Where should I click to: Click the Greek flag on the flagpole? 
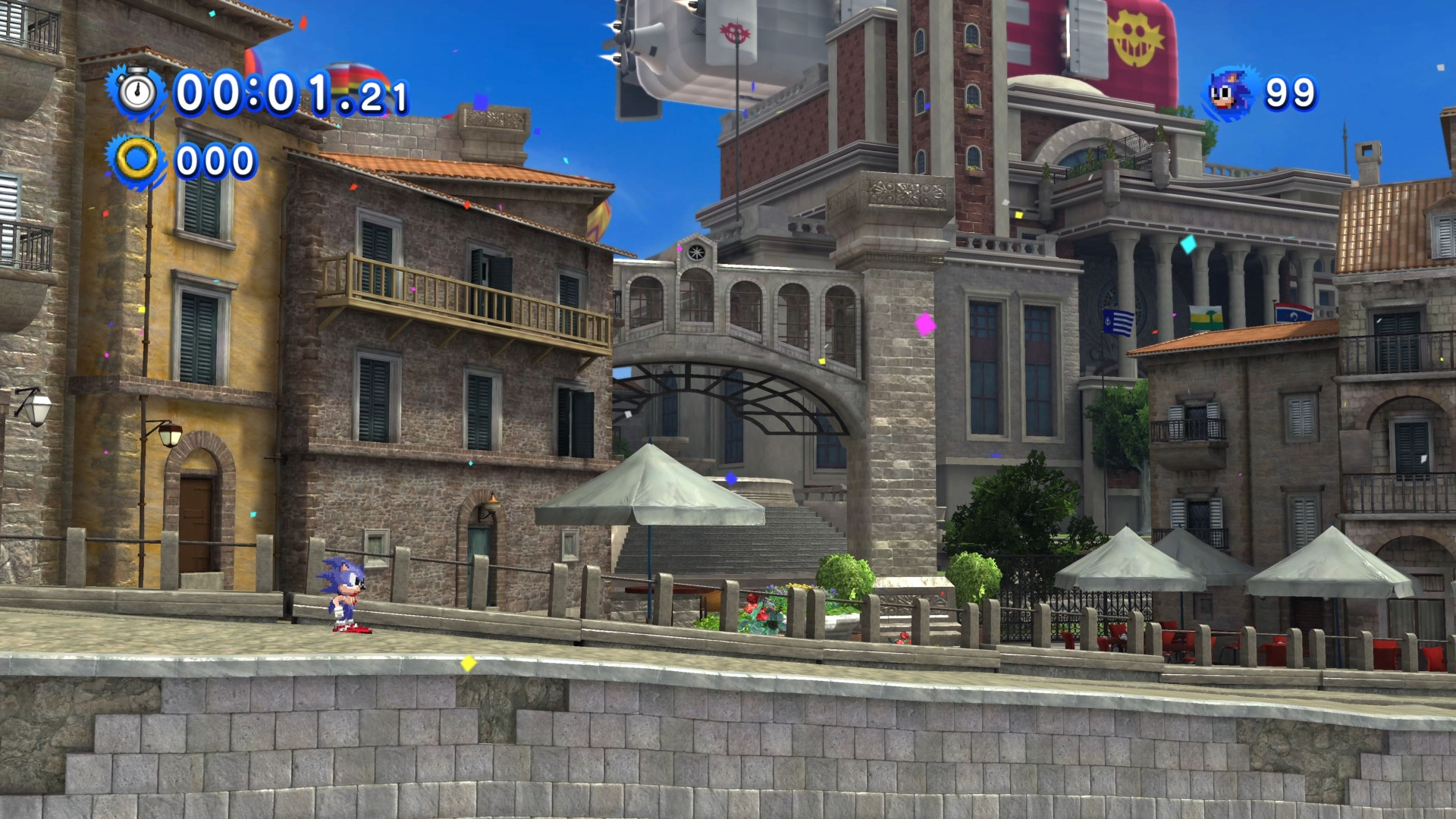coord(1118,322)
